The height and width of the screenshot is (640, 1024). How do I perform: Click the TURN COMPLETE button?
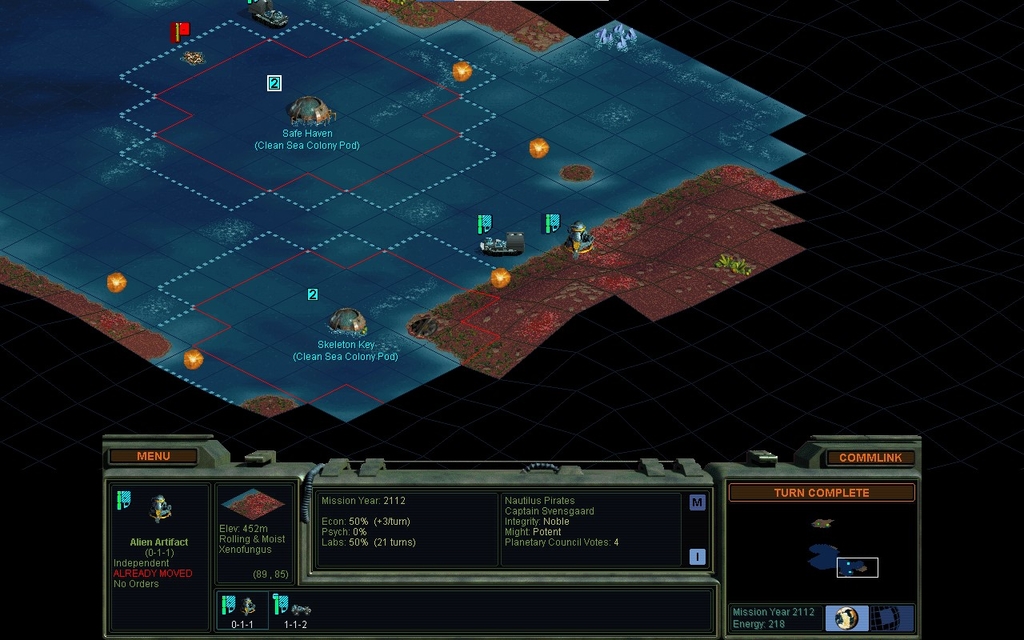point(821,493)
